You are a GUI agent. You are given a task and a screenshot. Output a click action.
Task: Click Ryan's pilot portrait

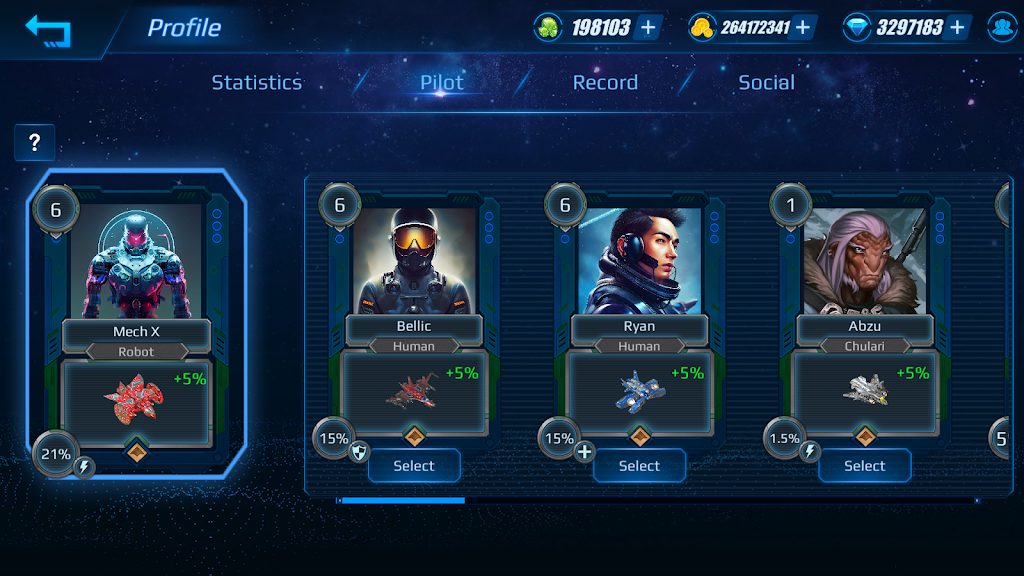coord(639,258)
